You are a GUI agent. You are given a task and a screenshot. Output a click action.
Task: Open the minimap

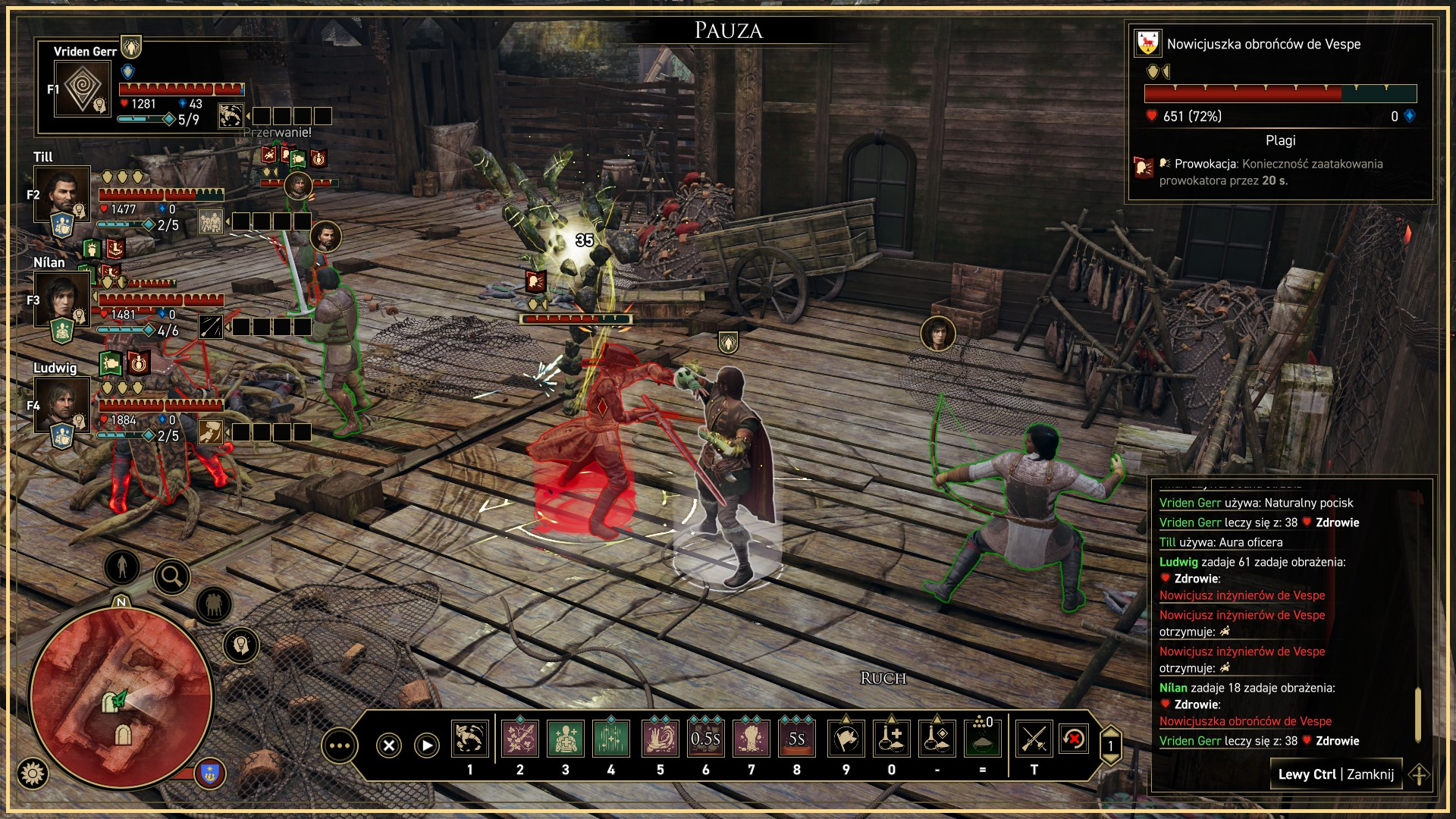121,698
